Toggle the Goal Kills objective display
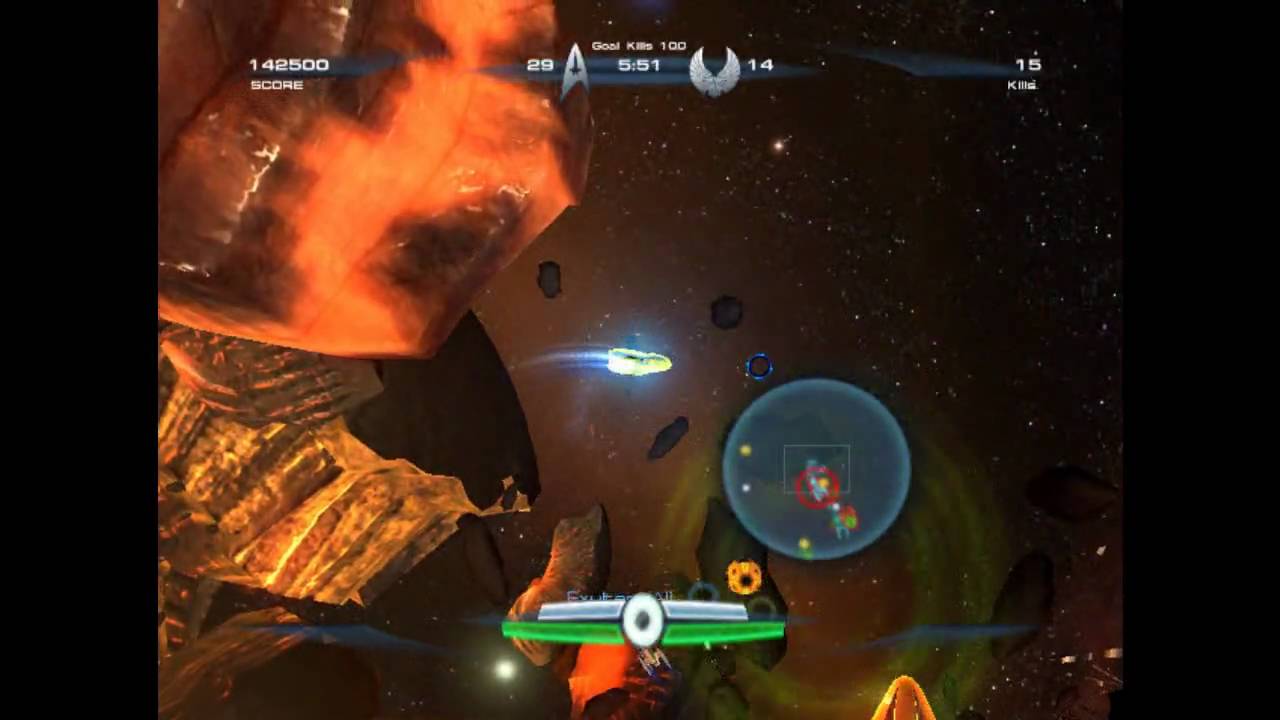The image size is (1280, 720). pyautogui.click(x=640, y=46)
